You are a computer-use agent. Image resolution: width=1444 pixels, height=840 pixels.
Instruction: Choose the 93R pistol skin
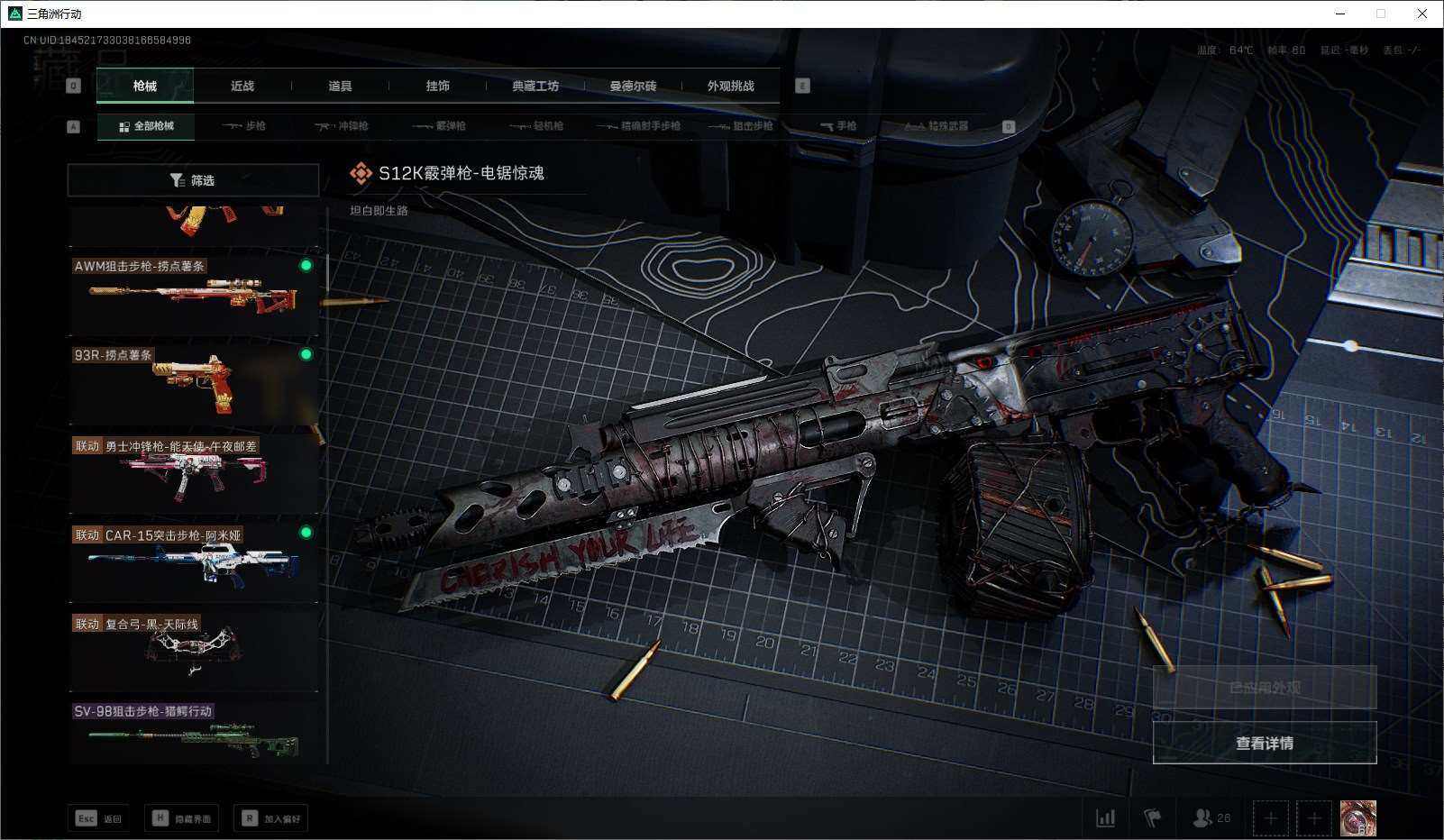(x=193, y=383)
